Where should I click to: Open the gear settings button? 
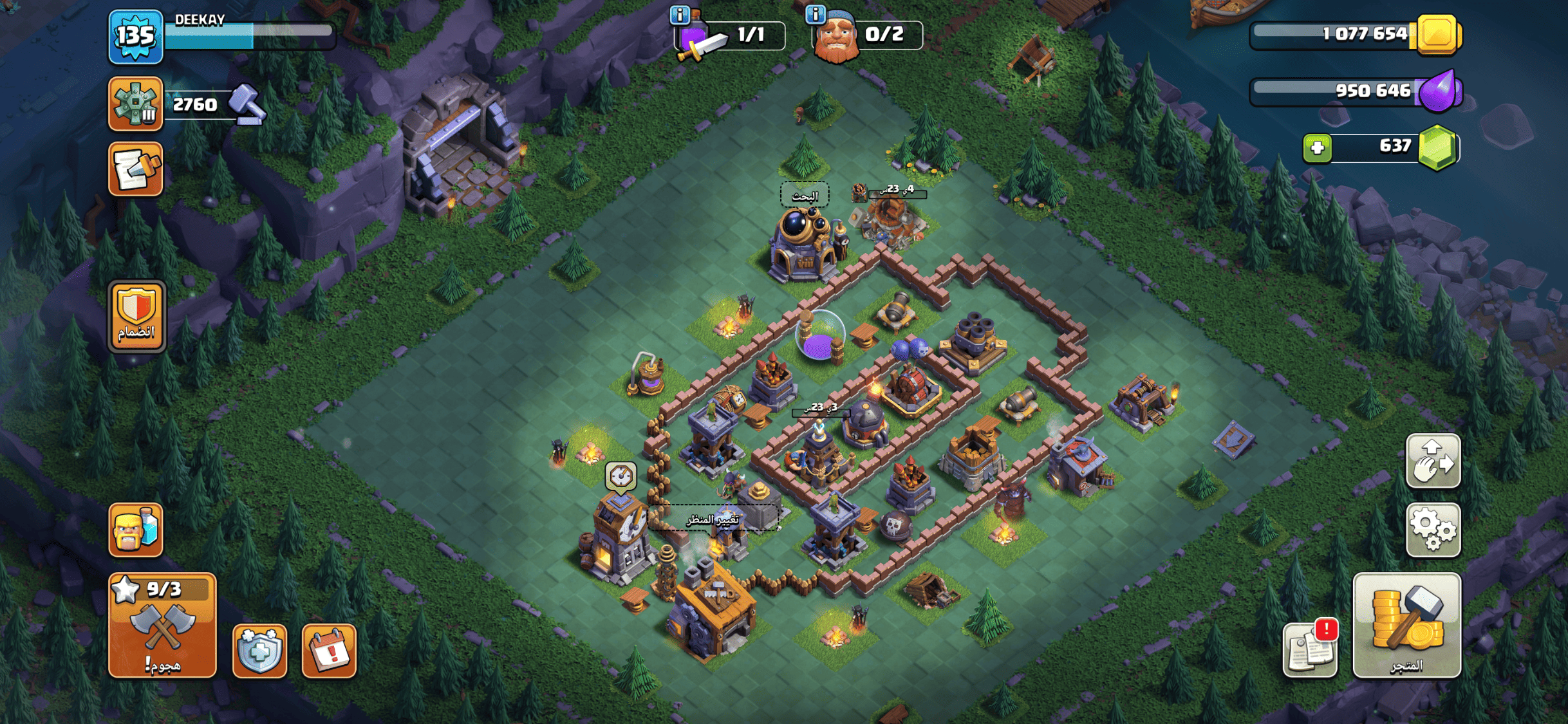tap(1433, 530)
